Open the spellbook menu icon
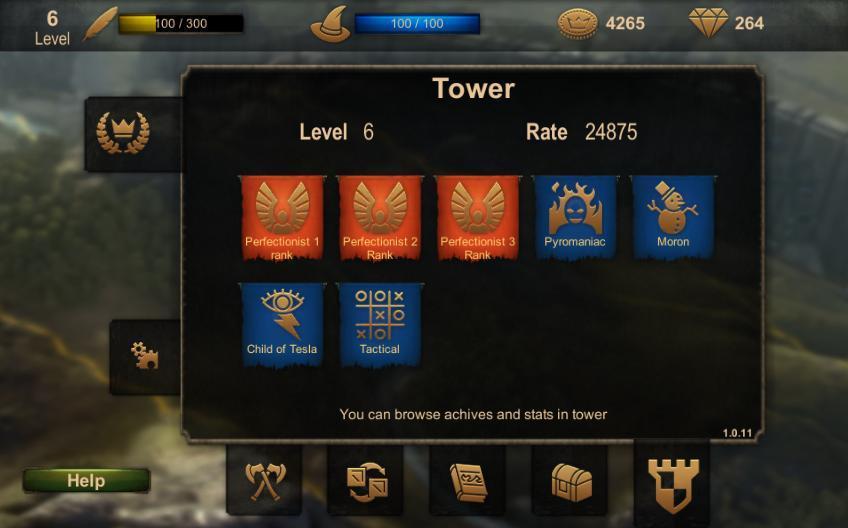 pos(467,481)
